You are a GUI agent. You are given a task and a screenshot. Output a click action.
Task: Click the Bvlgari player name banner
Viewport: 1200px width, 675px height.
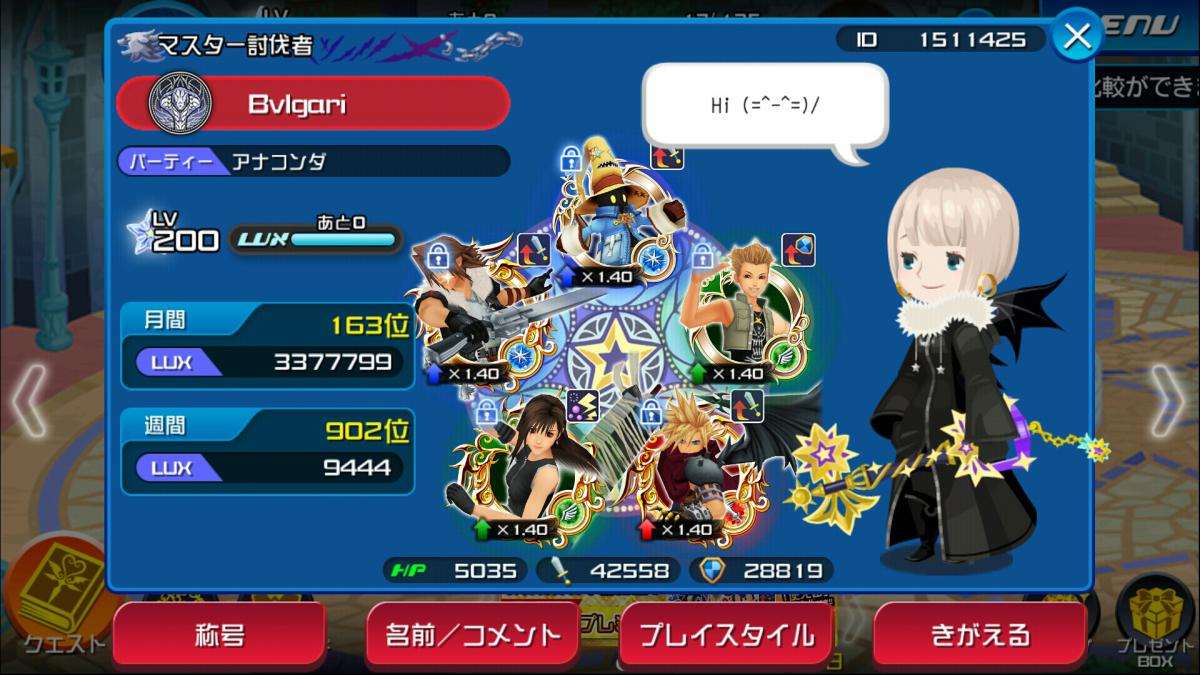pyautogui.click(x=313, y=103)
